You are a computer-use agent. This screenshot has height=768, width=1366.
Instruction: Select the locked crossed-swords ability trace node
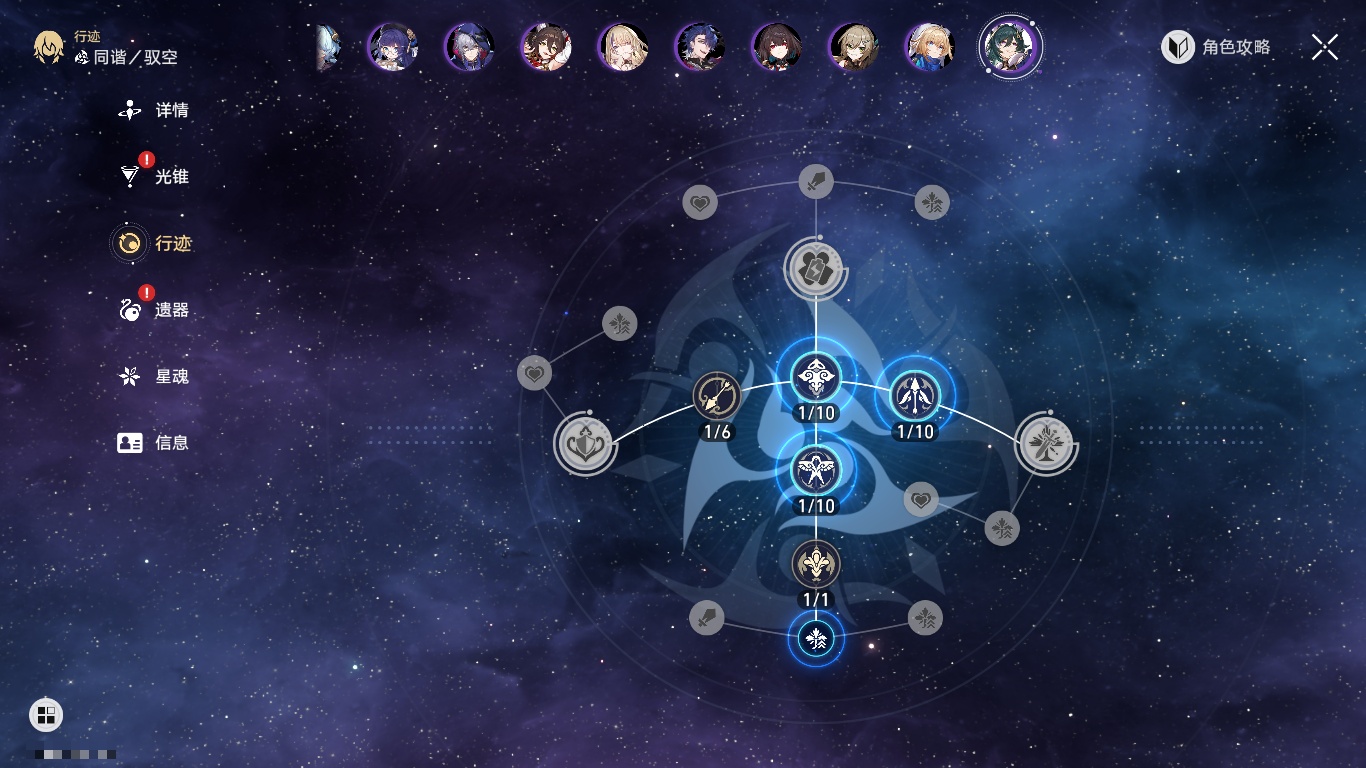click(1046, 443)
